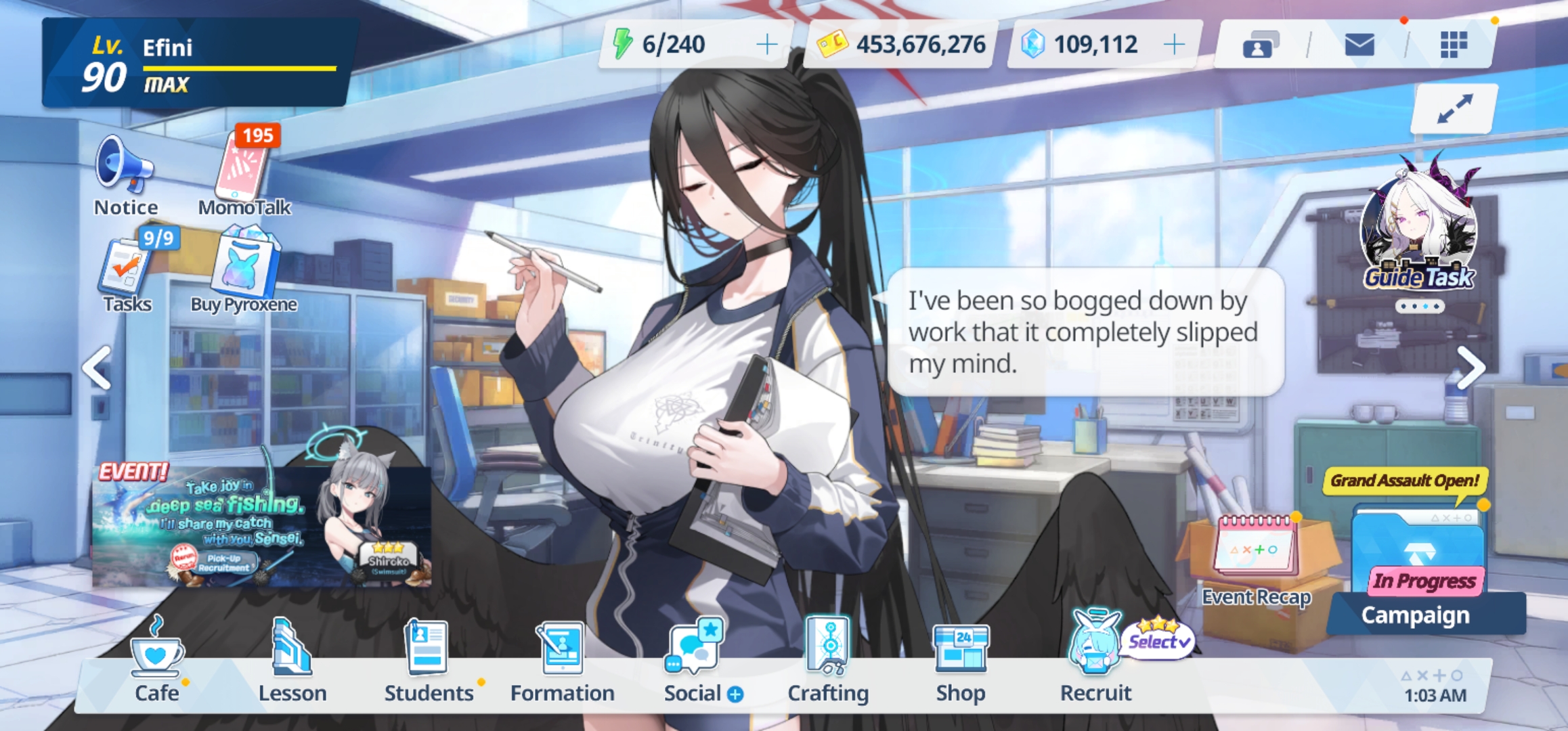The image size is (1568, 731).
Task: Add energy with the AP plus button
Action: [x=766, y=45]
